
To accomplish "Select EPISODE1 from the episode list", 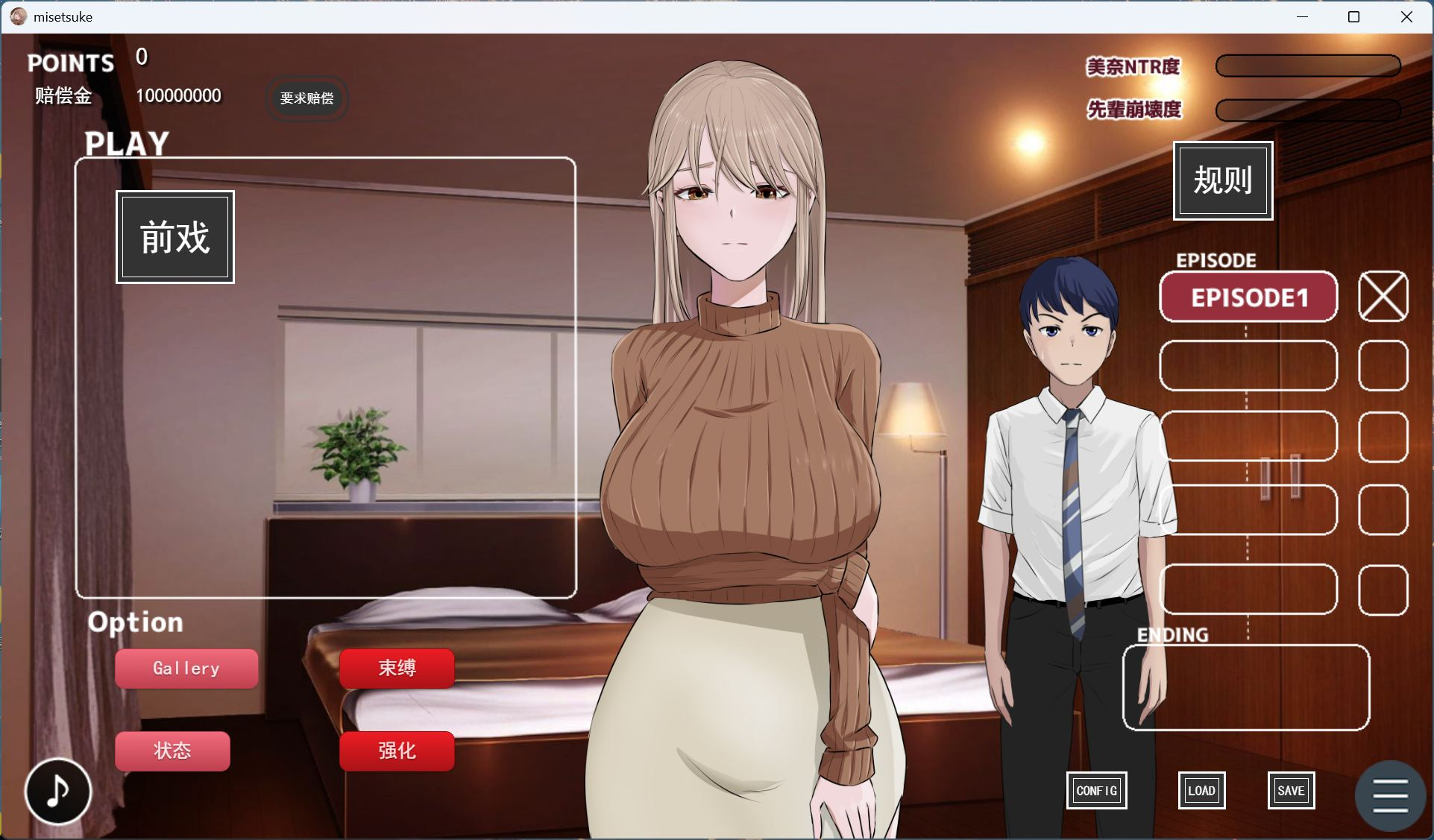I will 1248,297.
